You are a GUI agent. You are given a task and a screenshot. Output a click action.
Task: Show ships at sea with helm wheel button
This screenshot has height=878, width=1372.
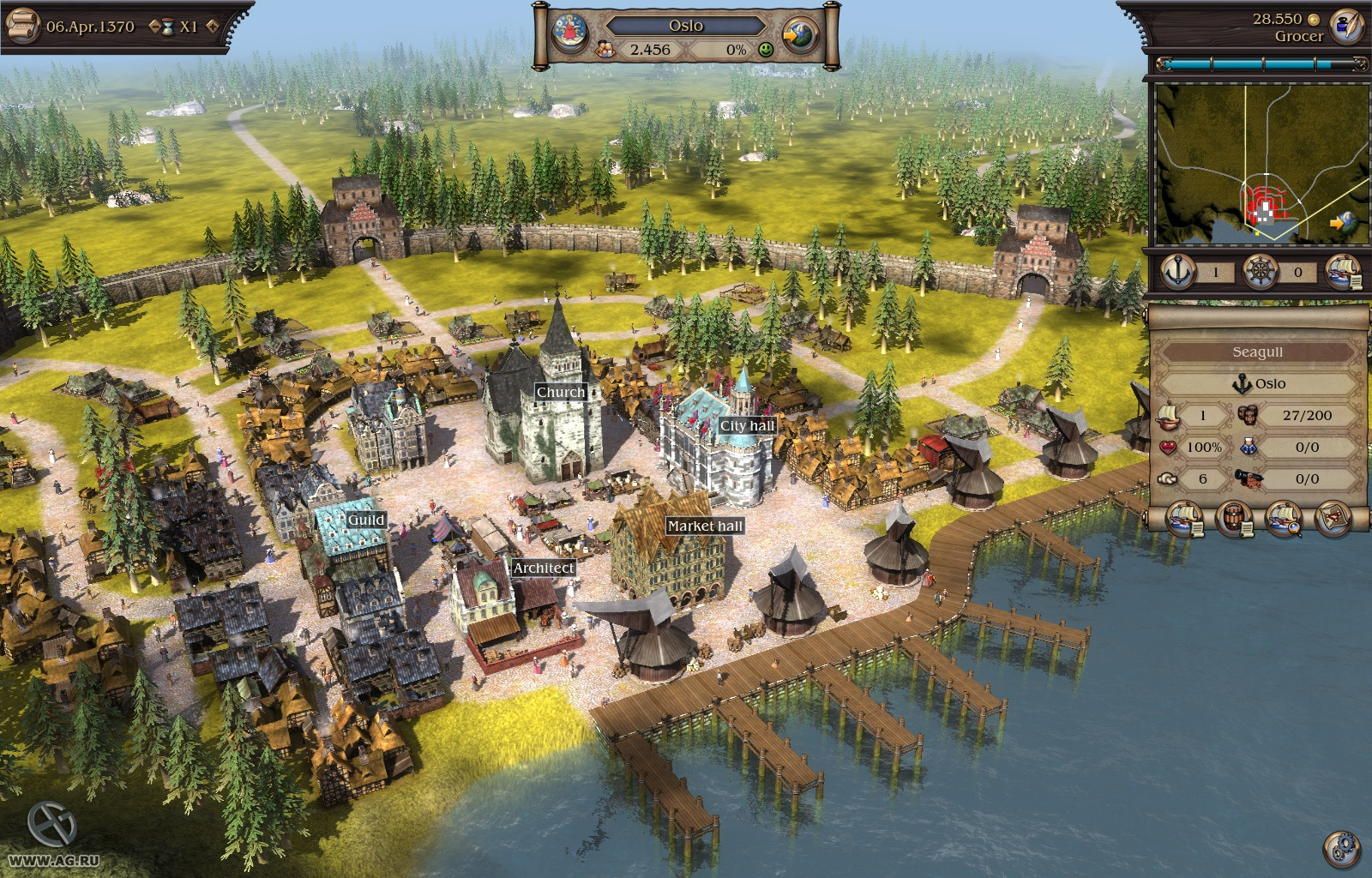click(x=1261, y=272)
